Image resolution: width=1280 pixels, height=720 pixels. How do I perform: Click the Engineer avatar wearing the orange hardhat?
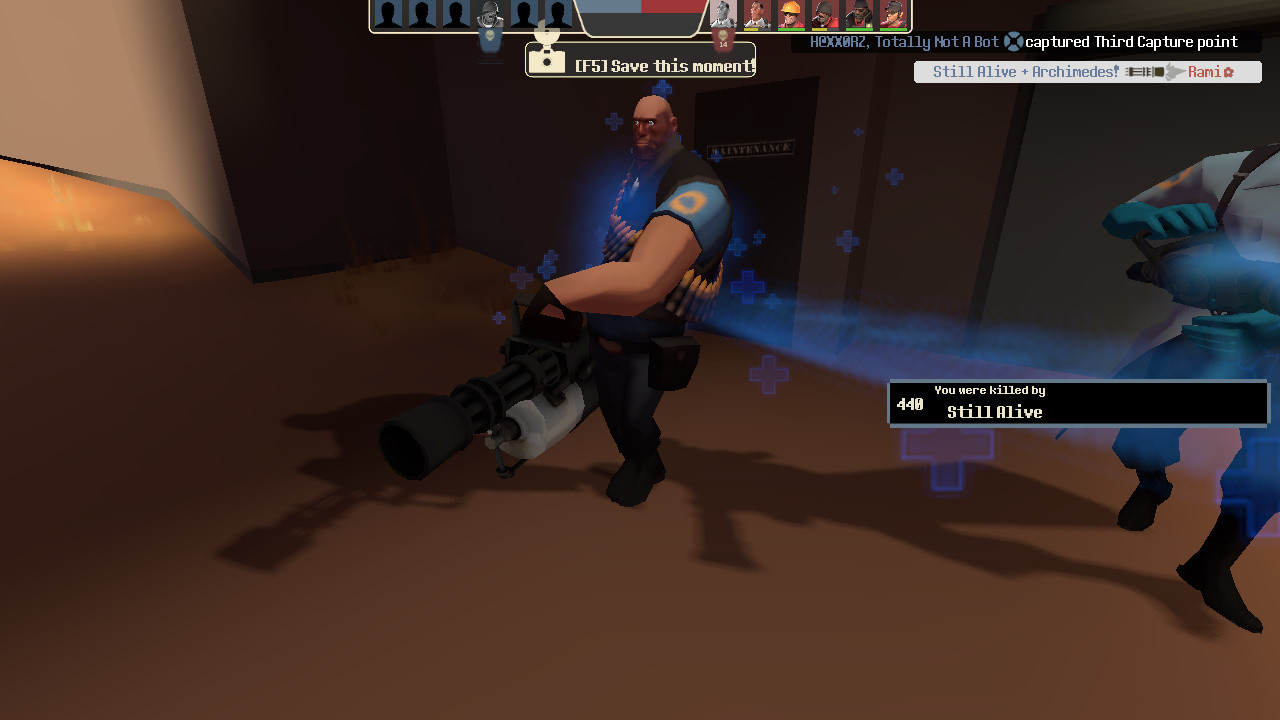point(791,15)
